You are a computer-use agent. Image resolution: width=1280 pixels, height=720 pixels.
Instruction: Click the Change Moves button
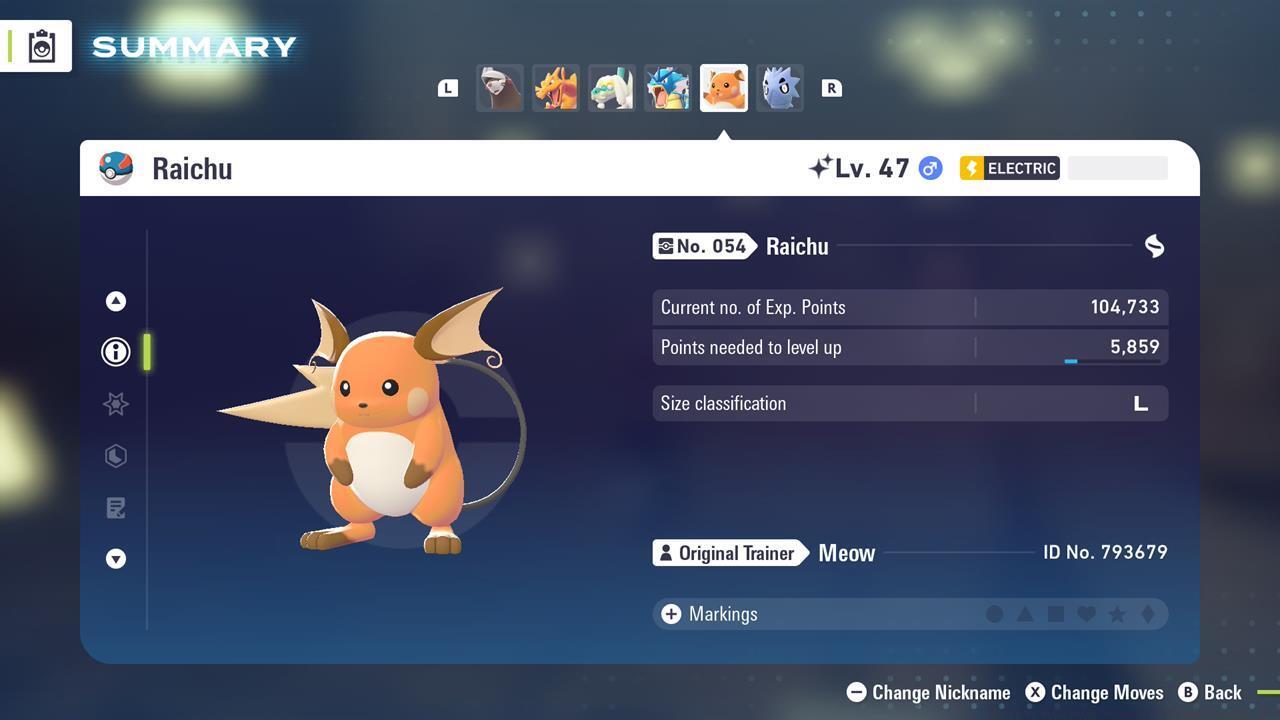pyautogui.click(x=1094, y=692)
